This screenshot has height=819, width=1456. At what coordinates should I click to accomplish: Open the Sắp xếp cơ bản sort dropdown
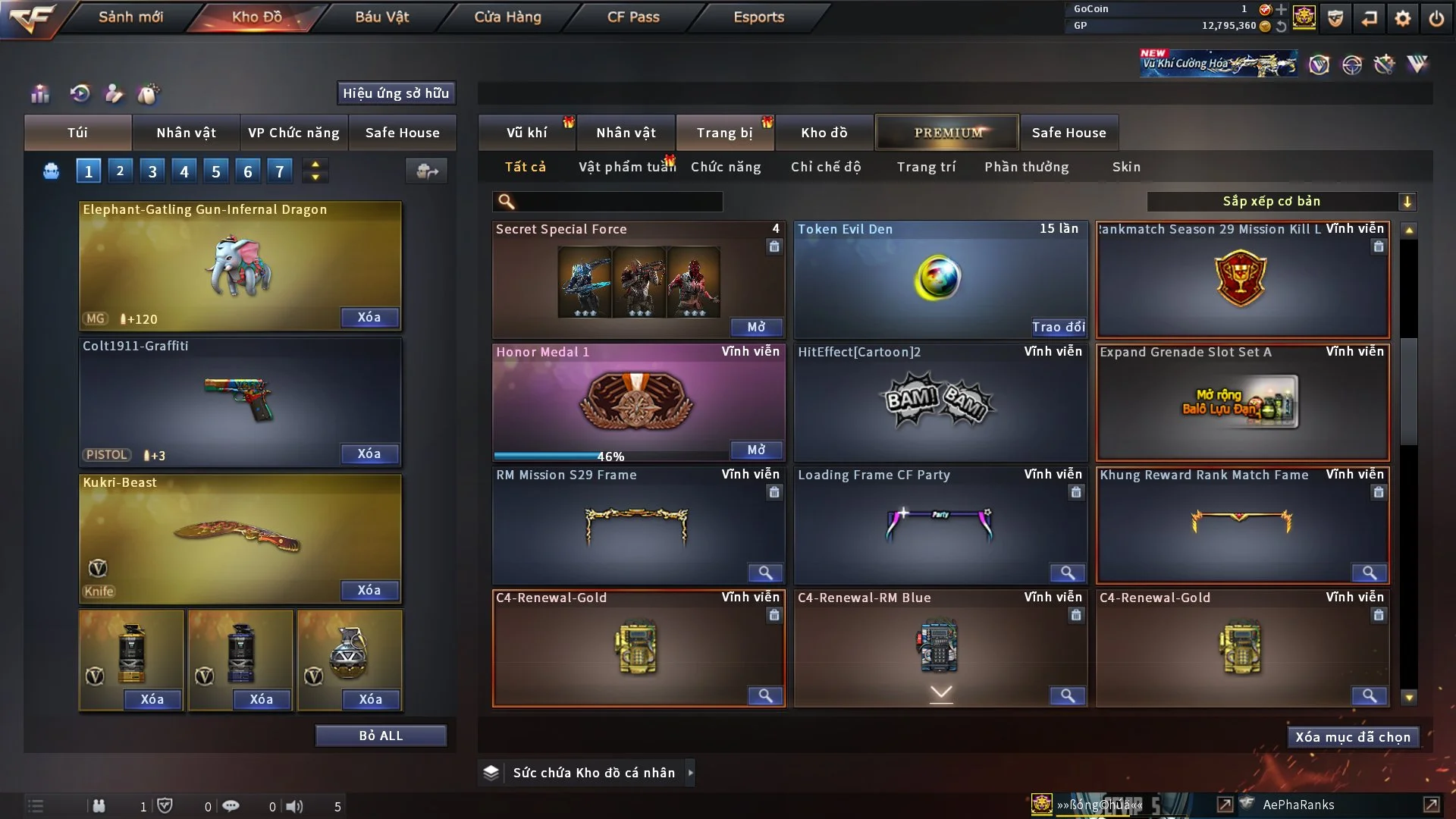1281,202
